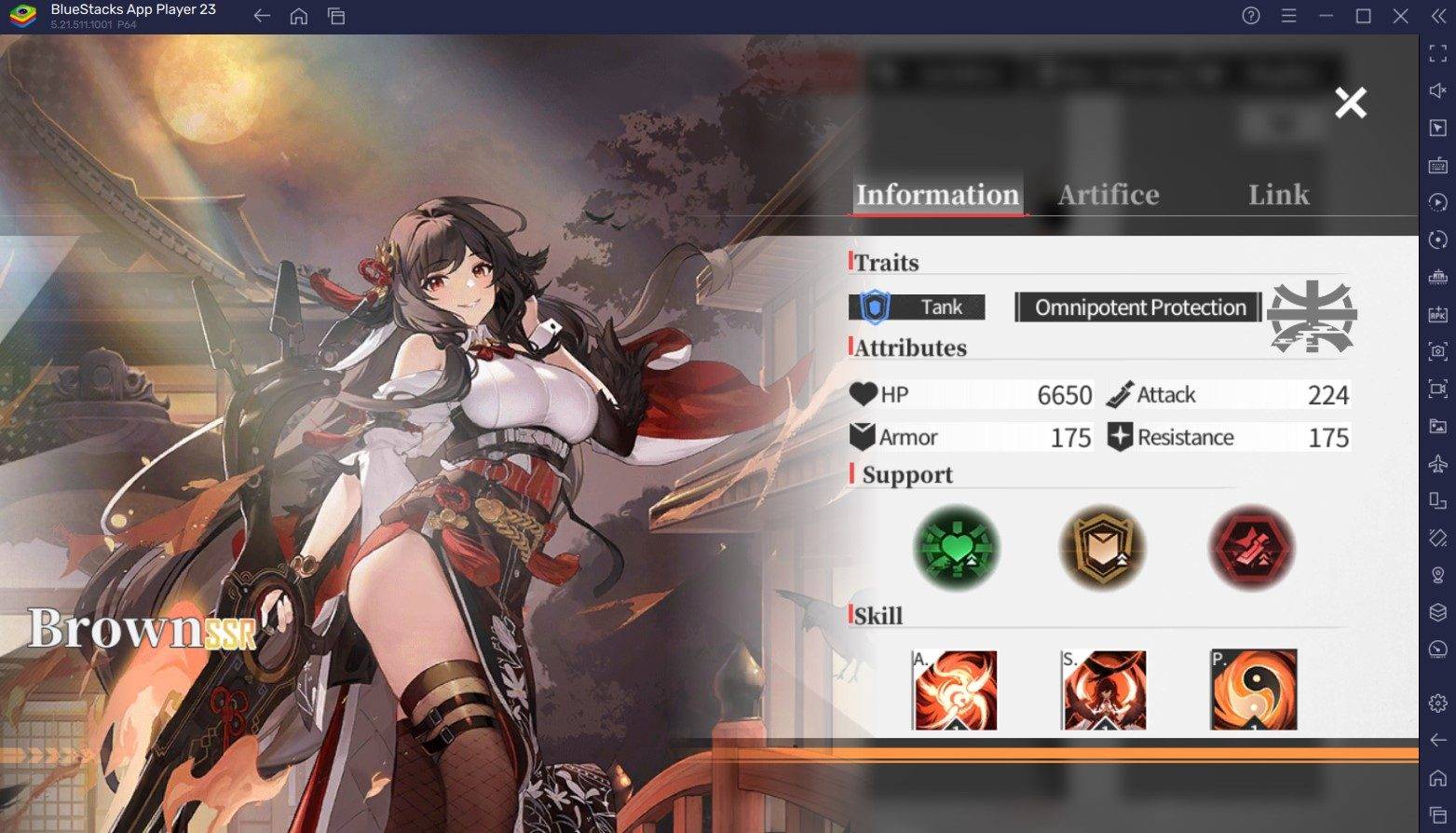Image resolution: width=1456 pixels, height=833 pixels.
Task: Mute BlueStacks audio
Action: click(x=1436, y=91)
